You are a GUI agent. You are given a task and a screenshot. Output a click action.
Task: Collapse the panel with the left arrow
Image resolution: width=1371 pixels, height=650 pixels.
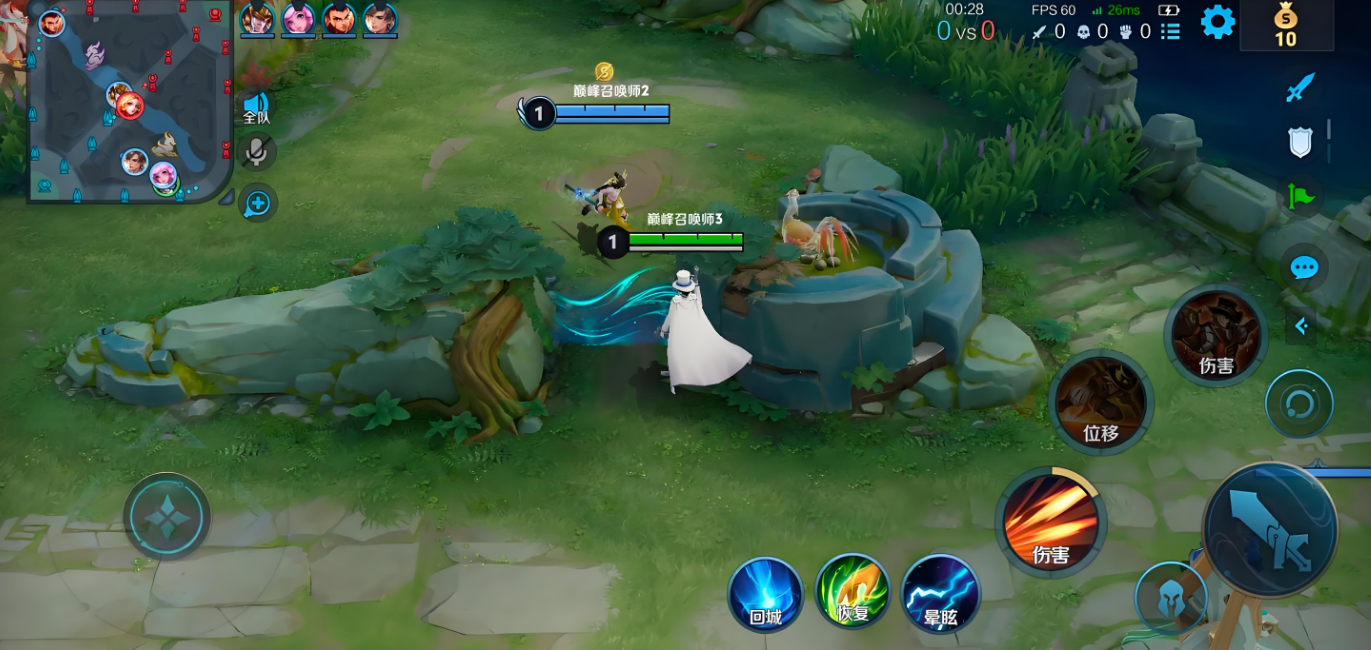point(1301,326)
